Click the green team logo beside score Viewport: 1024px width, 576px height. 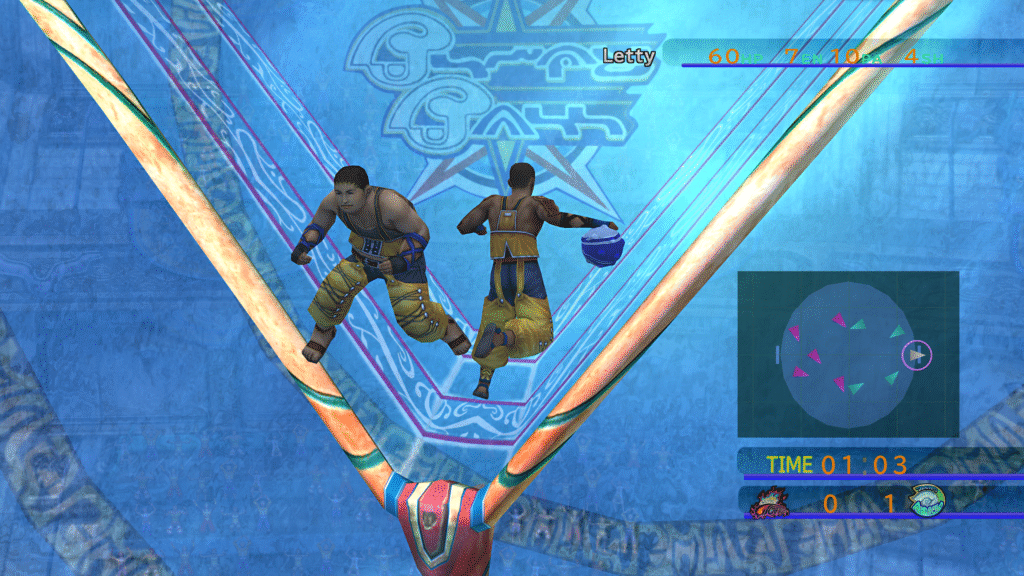coord(928,501)
